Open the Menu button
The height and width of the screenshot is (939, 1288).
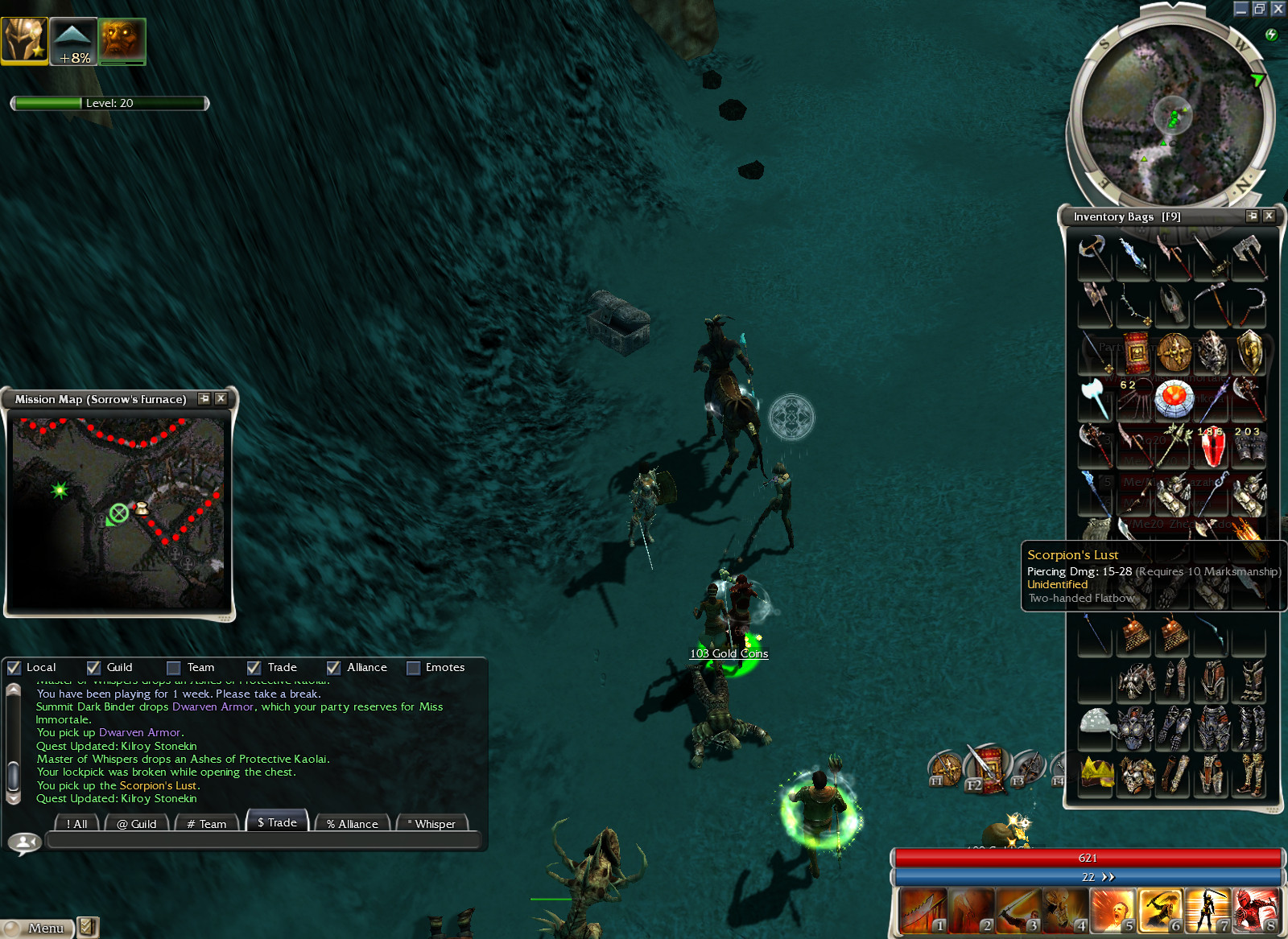[37, 928]
